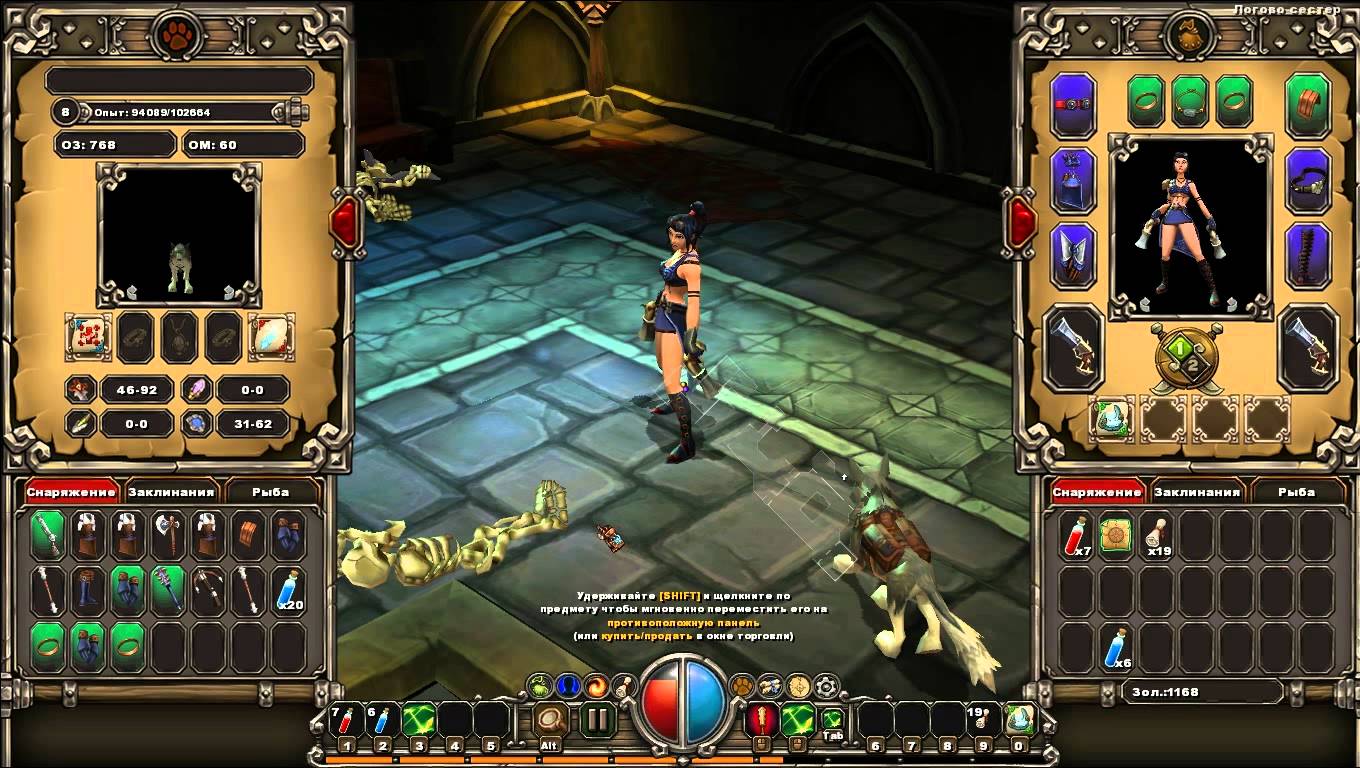Select the axe in the pet inventory
Screen dimensions: 1360x768
(168, 536)
